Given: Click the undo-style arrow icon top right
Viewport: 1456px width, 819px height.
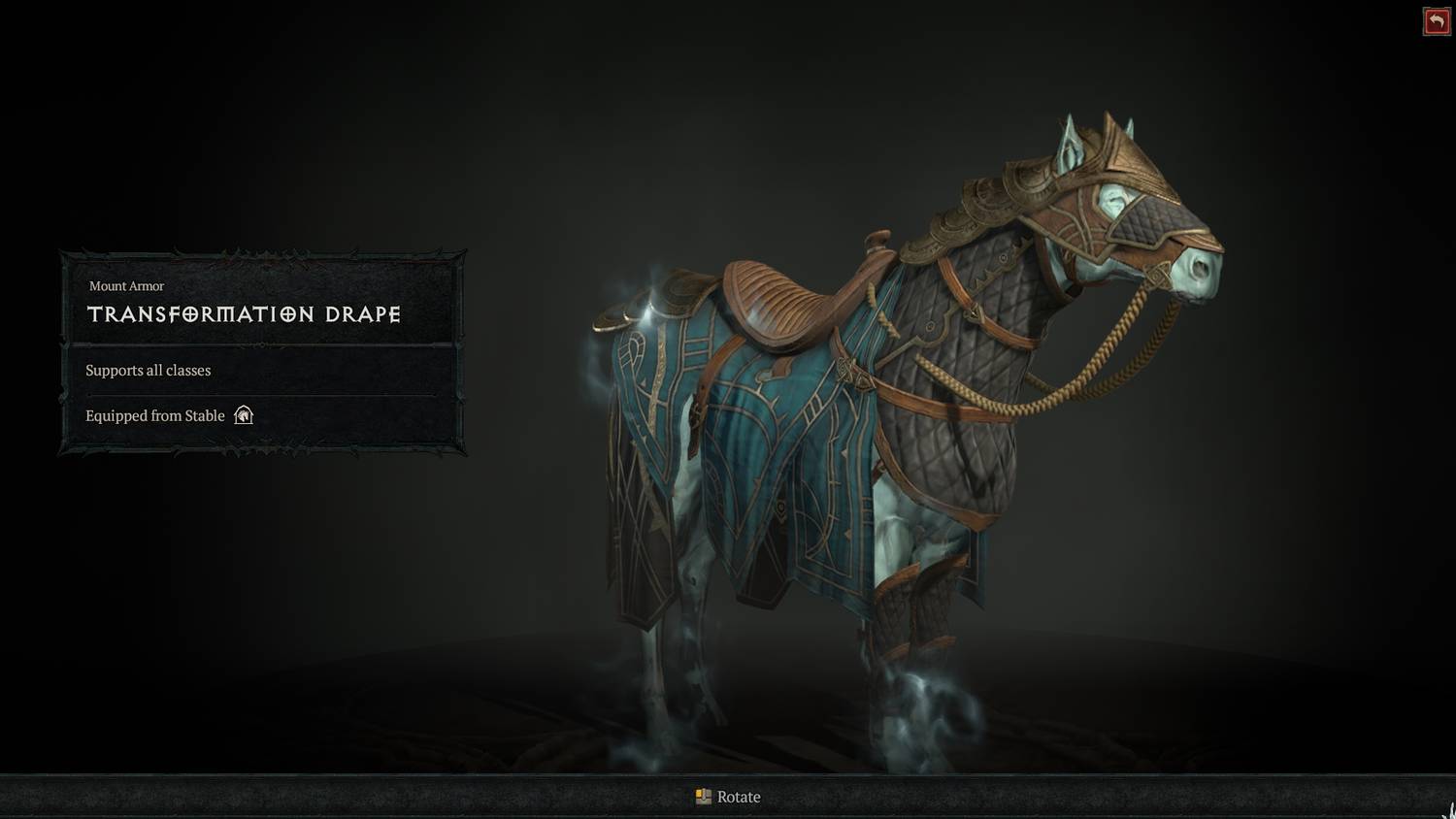Looking at the screenshot, I should tap(1437, 20).
